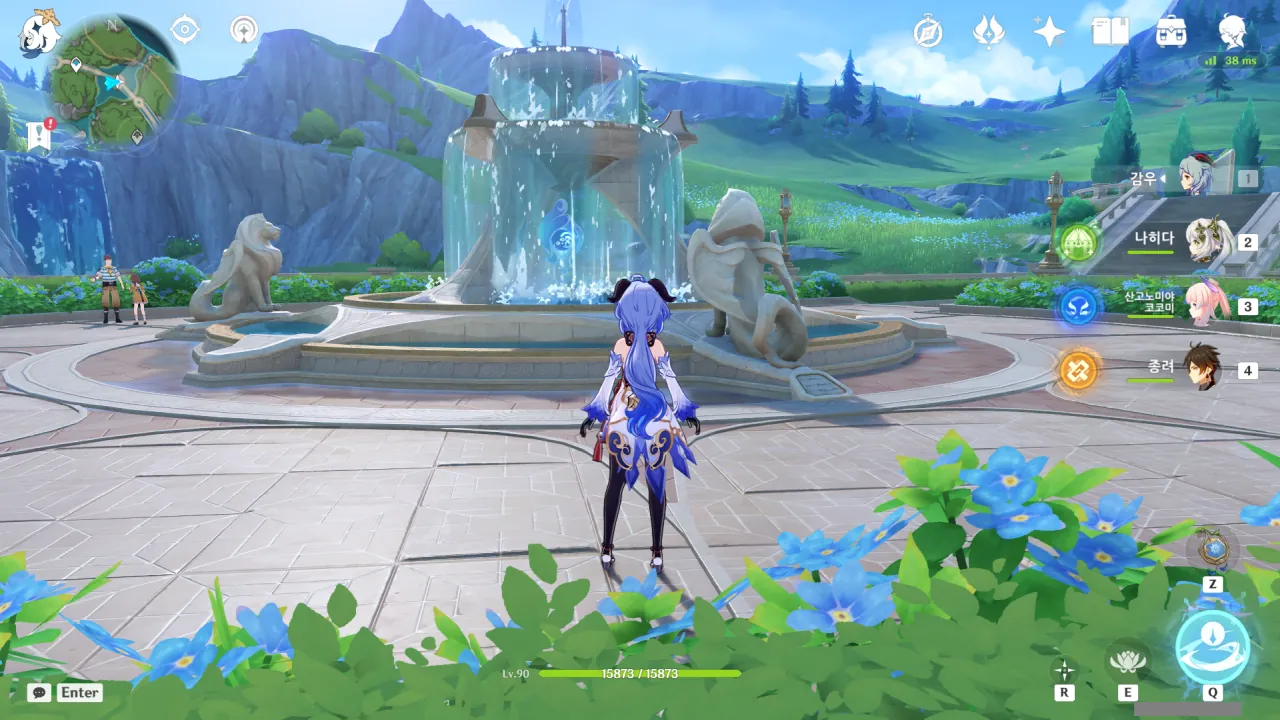Click the signal beacon icon beside minimap

click(x=243, y=30)
